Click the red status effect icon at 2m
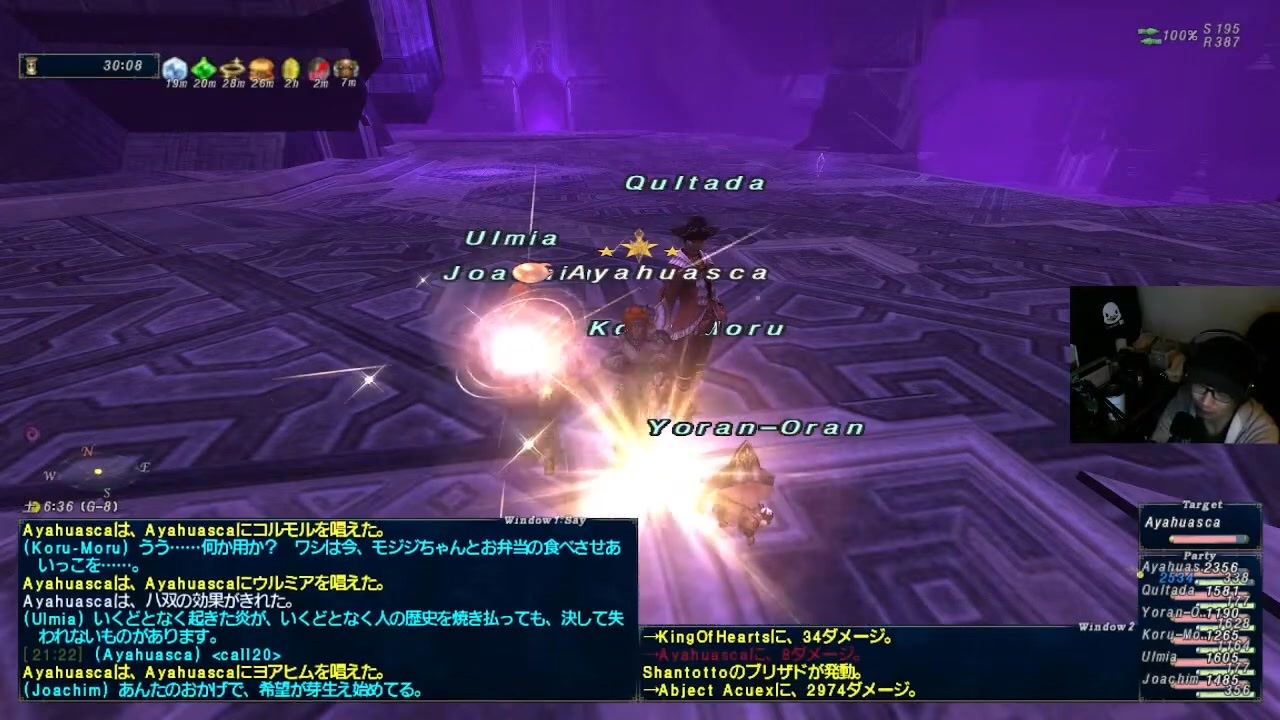Screen dimensions: 1280x720 (x=319, y=68)
